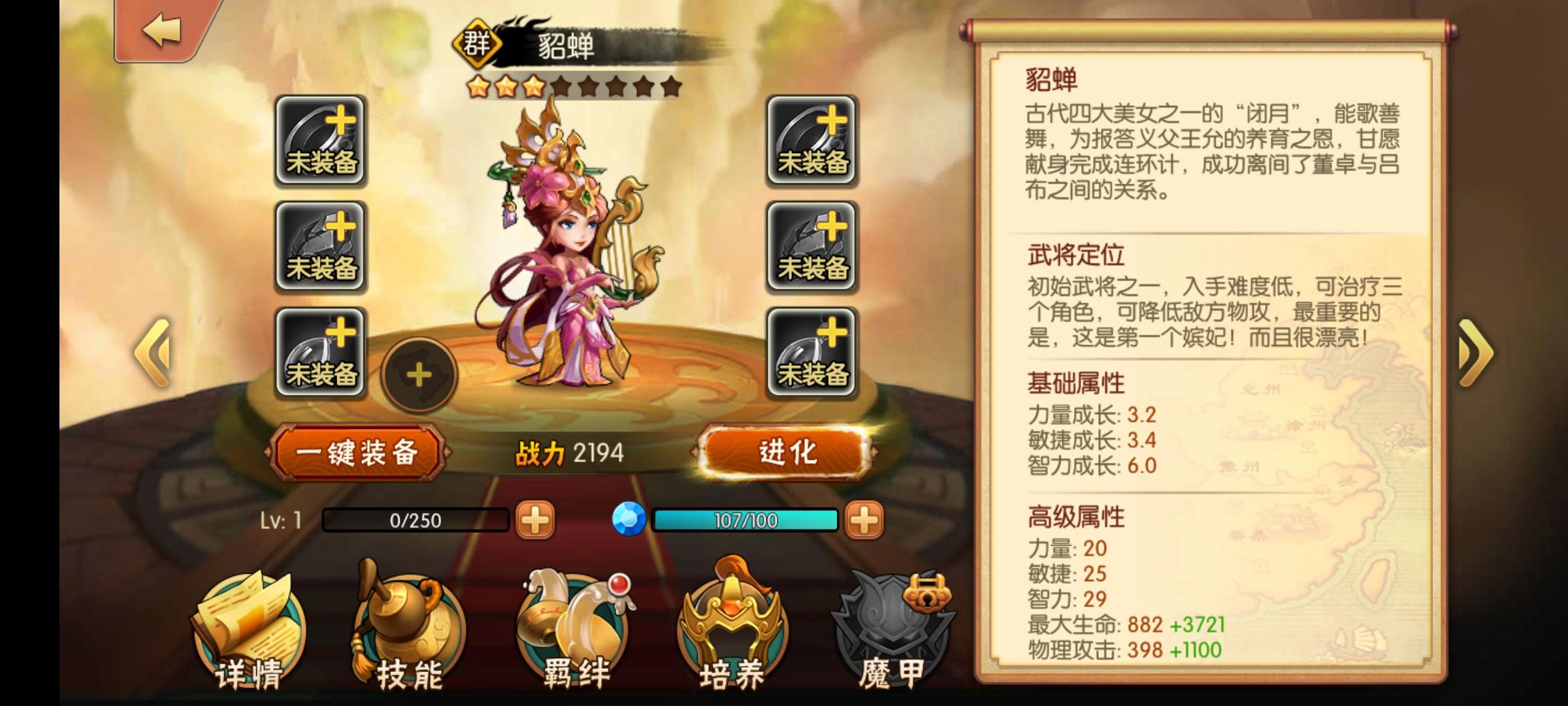This screenshot has width=1568, height=706.
Task: Tap the plus next to the 0/250 EXP bar
Action: pyautogui.click(x=534, y=520)
